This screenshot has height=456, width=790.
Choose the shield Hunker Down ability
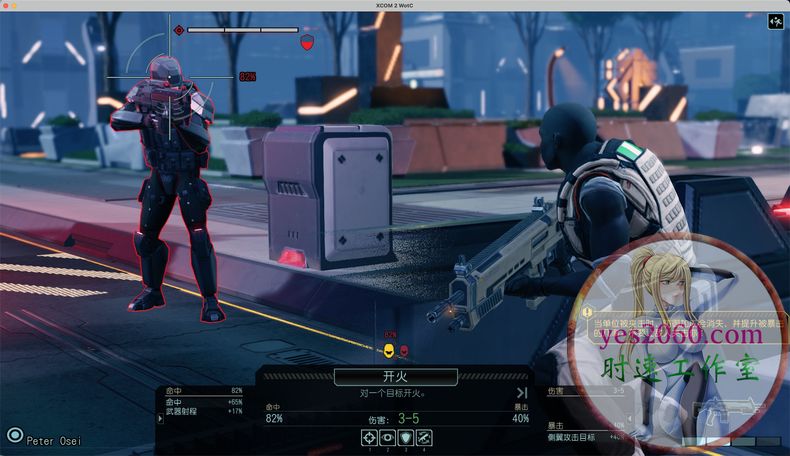point(406,437)
